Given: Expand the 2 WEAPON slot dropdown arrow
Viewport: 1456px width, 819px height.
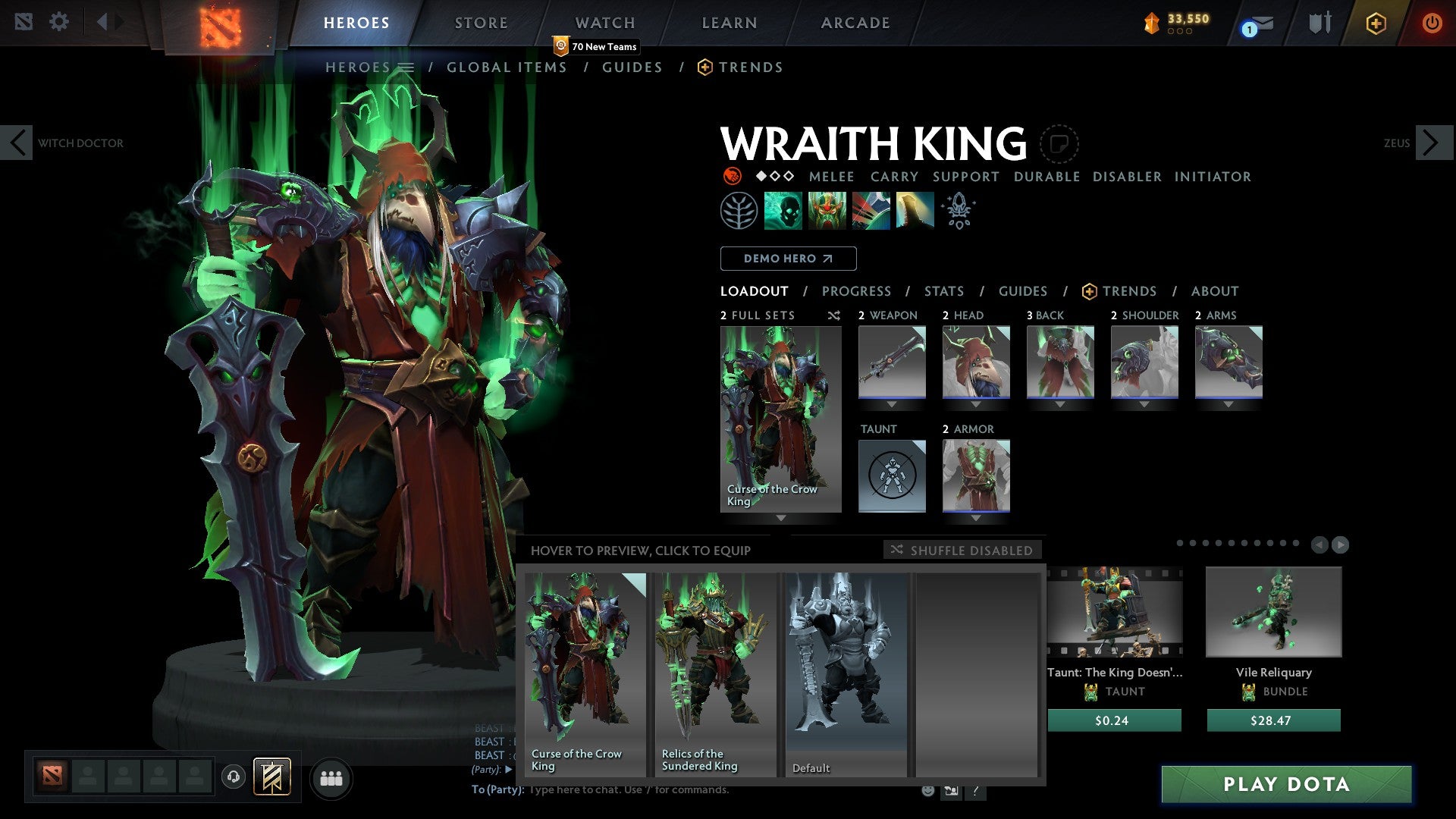Looking at the screenshot, I should coord(892,402).
